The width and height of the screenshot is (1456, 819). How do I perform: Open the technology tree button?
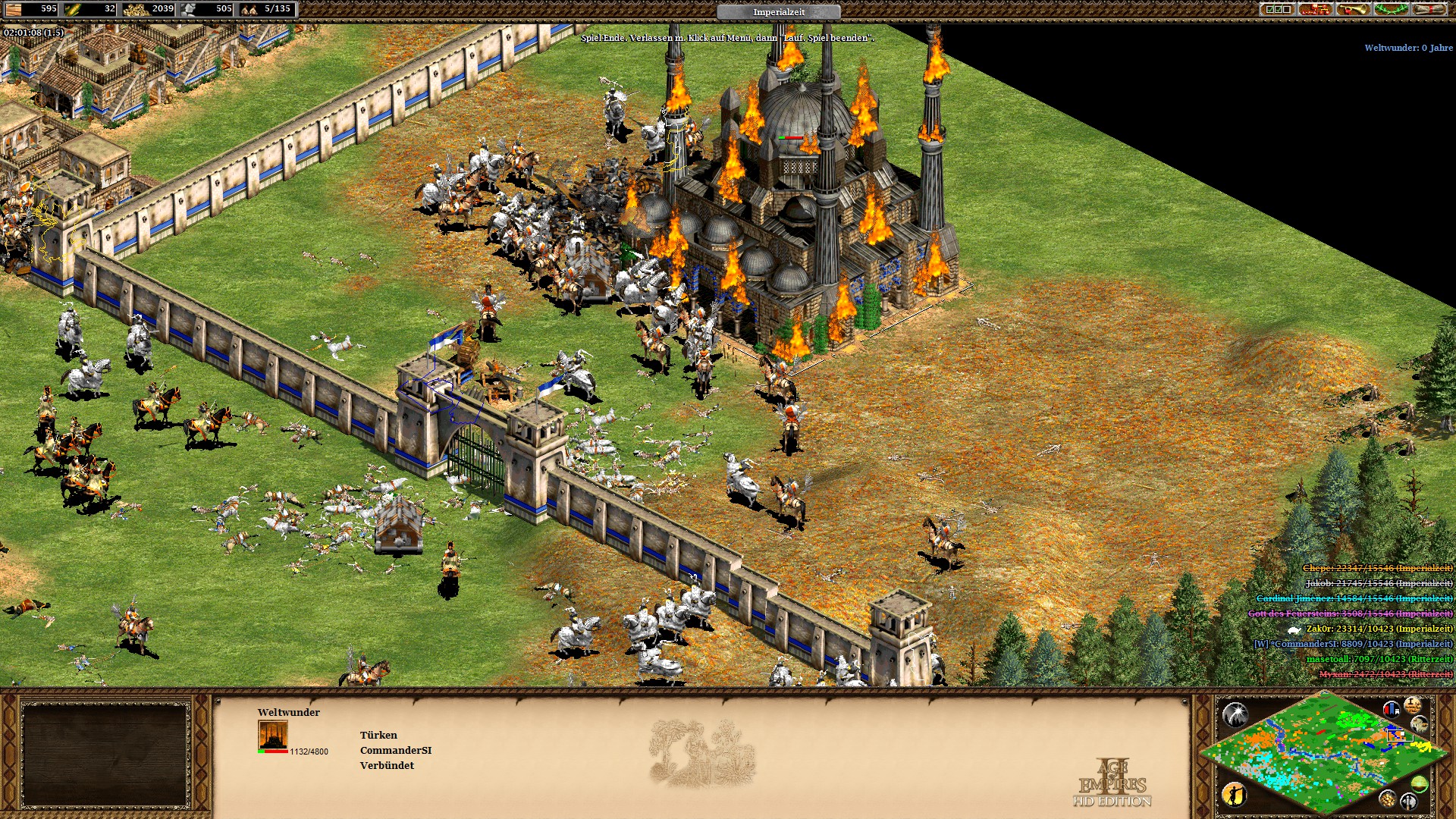[x=1315, y=9]
